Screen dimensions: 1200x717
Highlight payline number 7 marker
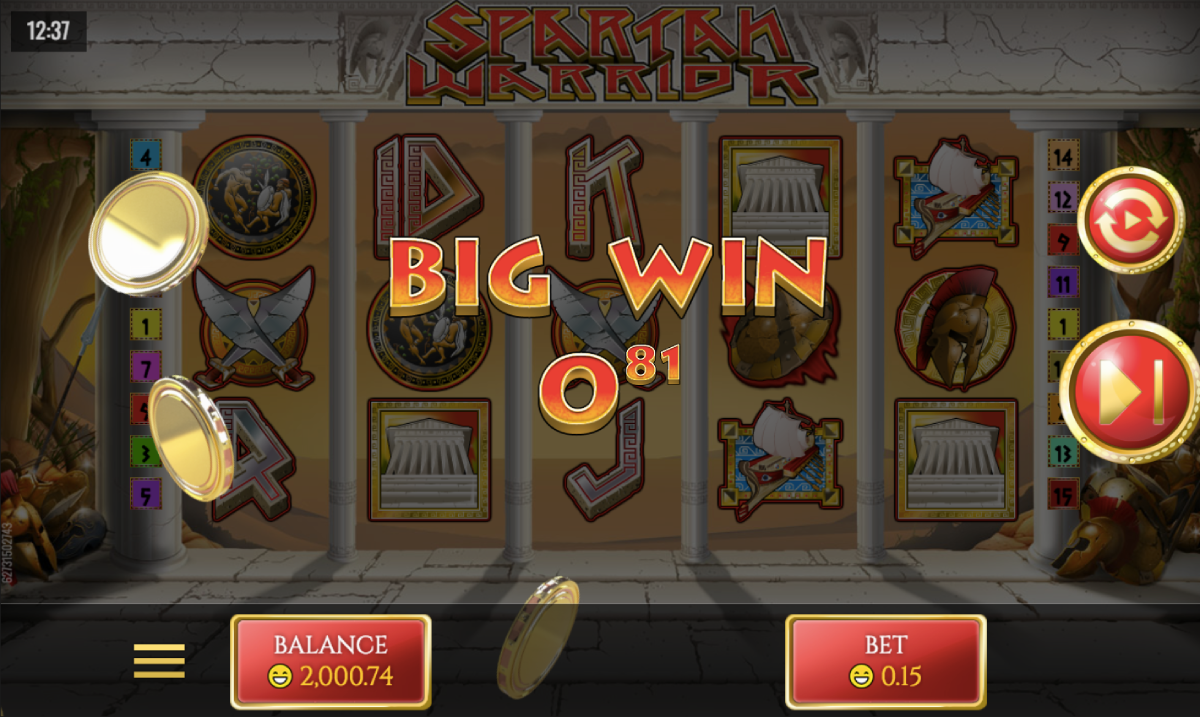146,366
